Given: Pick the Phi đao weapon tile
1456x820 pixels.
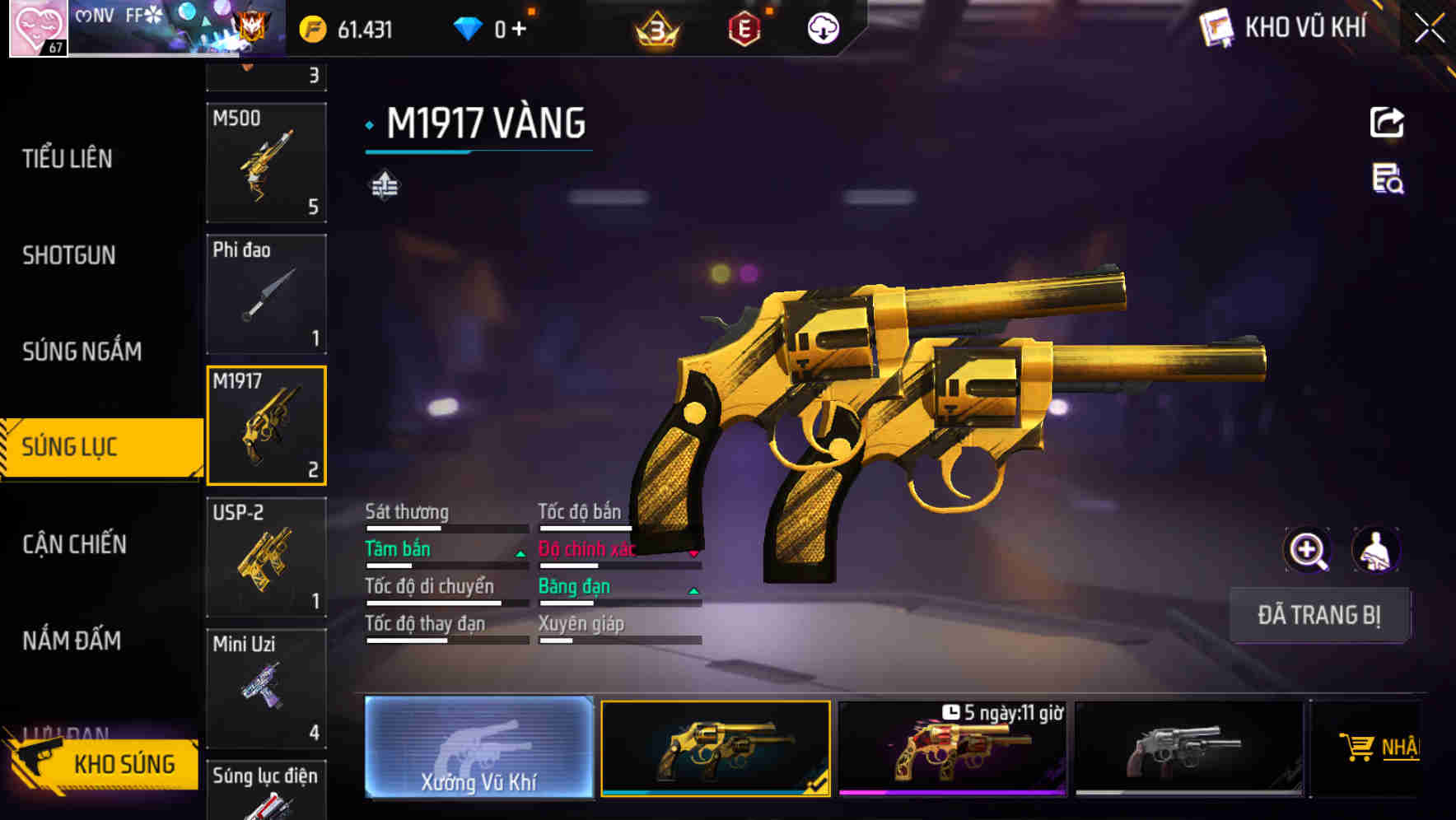Looking at the screenshot, I should (266, 294).
